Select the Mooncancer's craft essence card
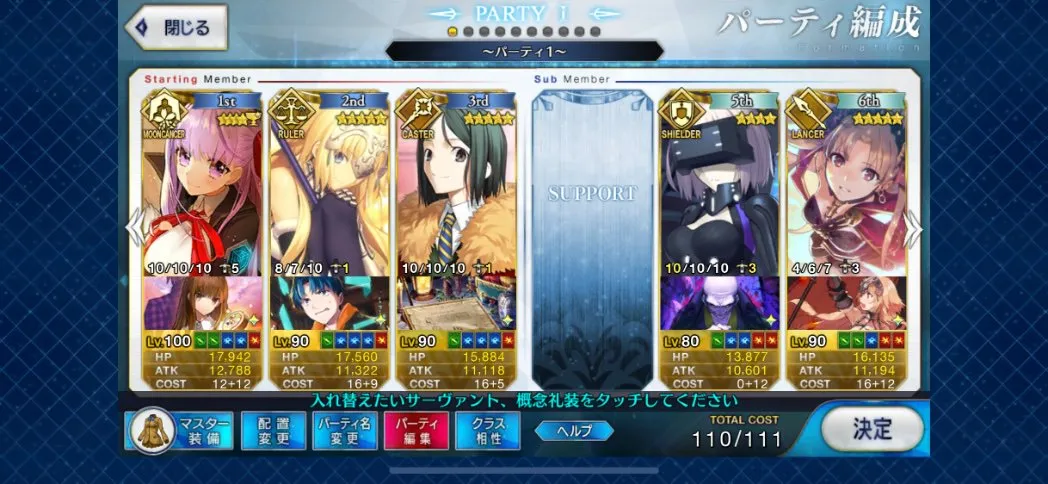This screenshot has width=1048, height=484. pos(203,303)
